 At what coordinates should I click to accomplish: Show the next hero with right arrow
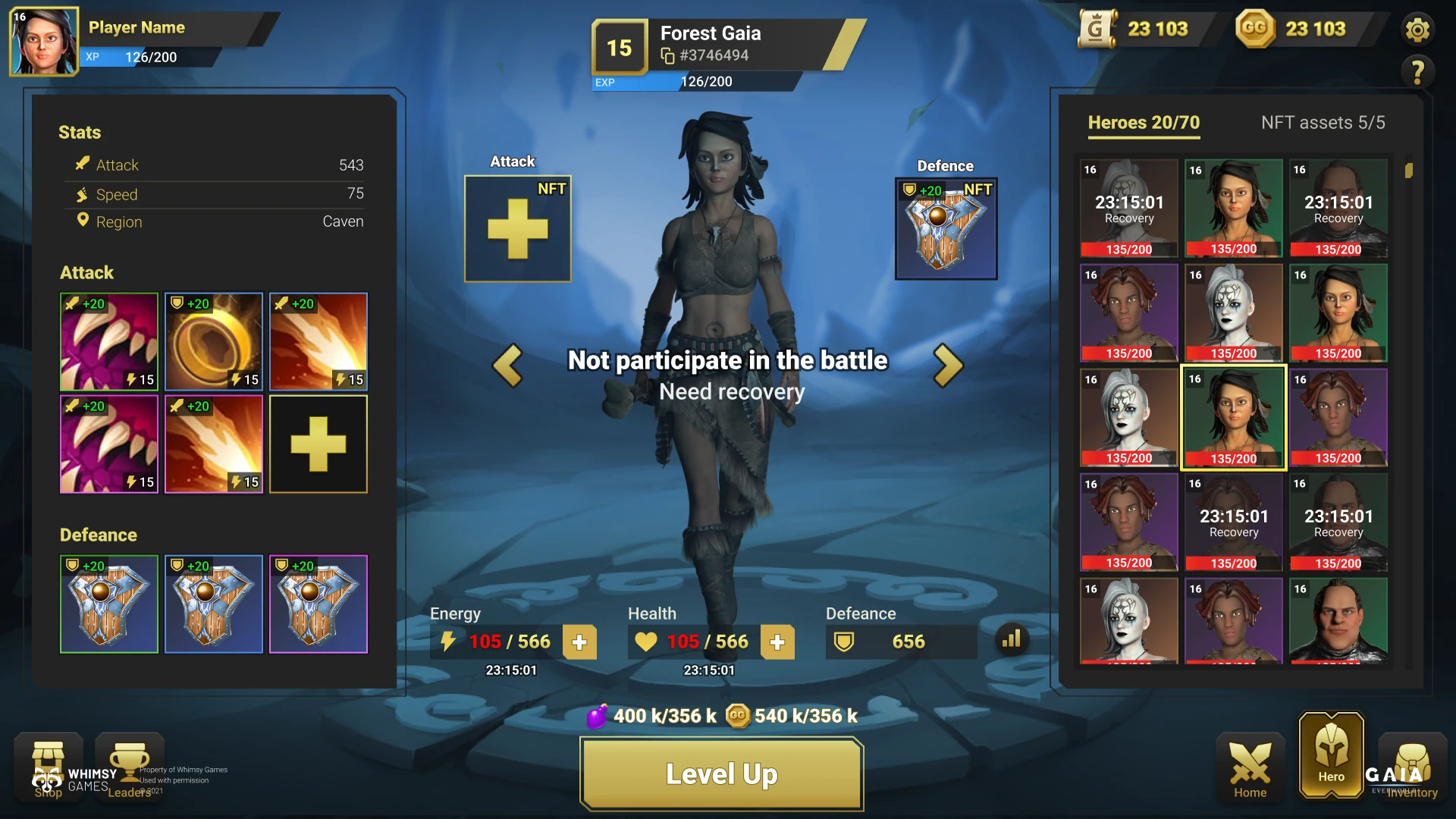(948, 366)
